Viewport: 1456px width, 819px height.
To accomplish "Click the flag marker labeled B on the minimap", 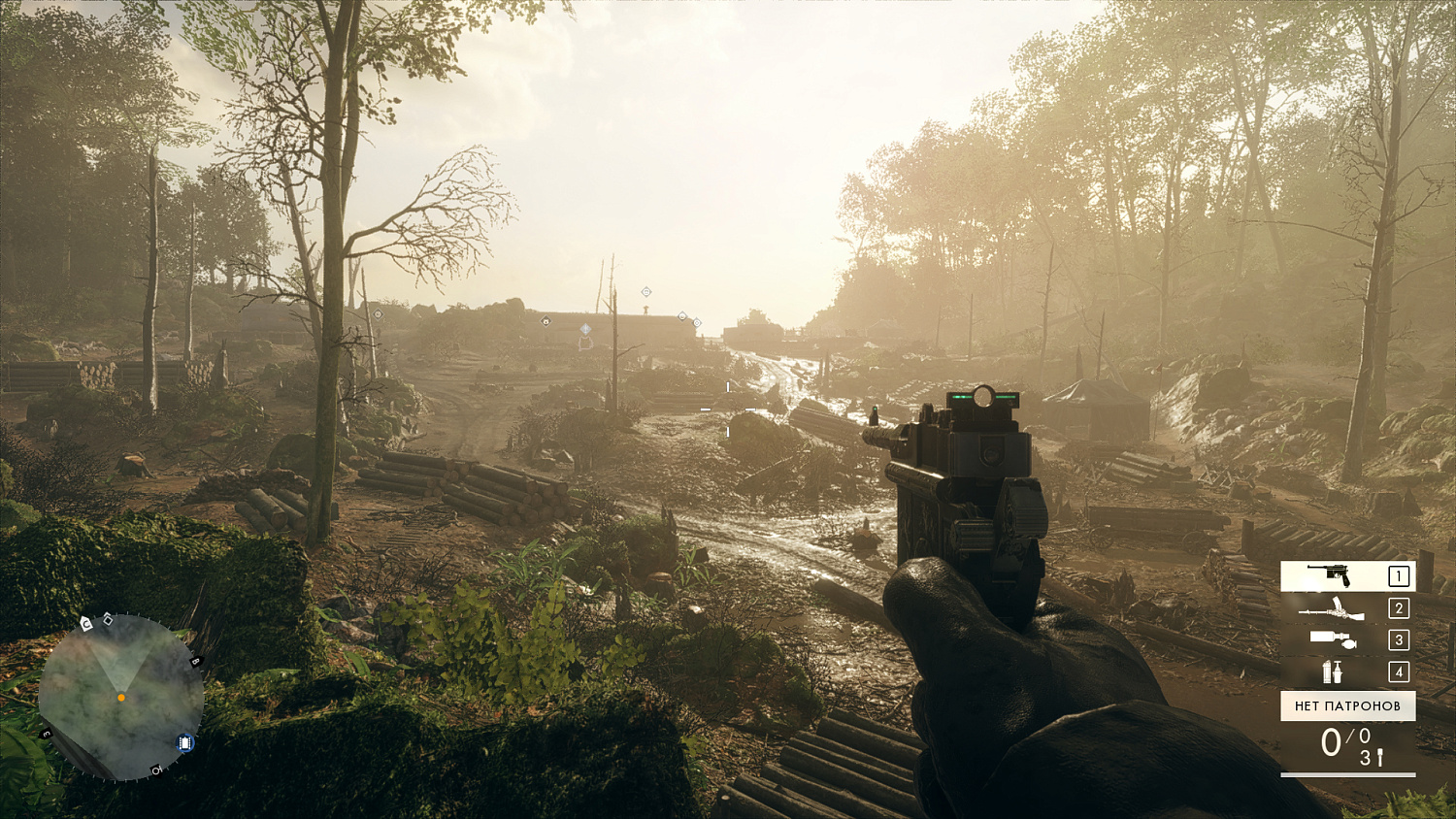I will click(193, 661).
